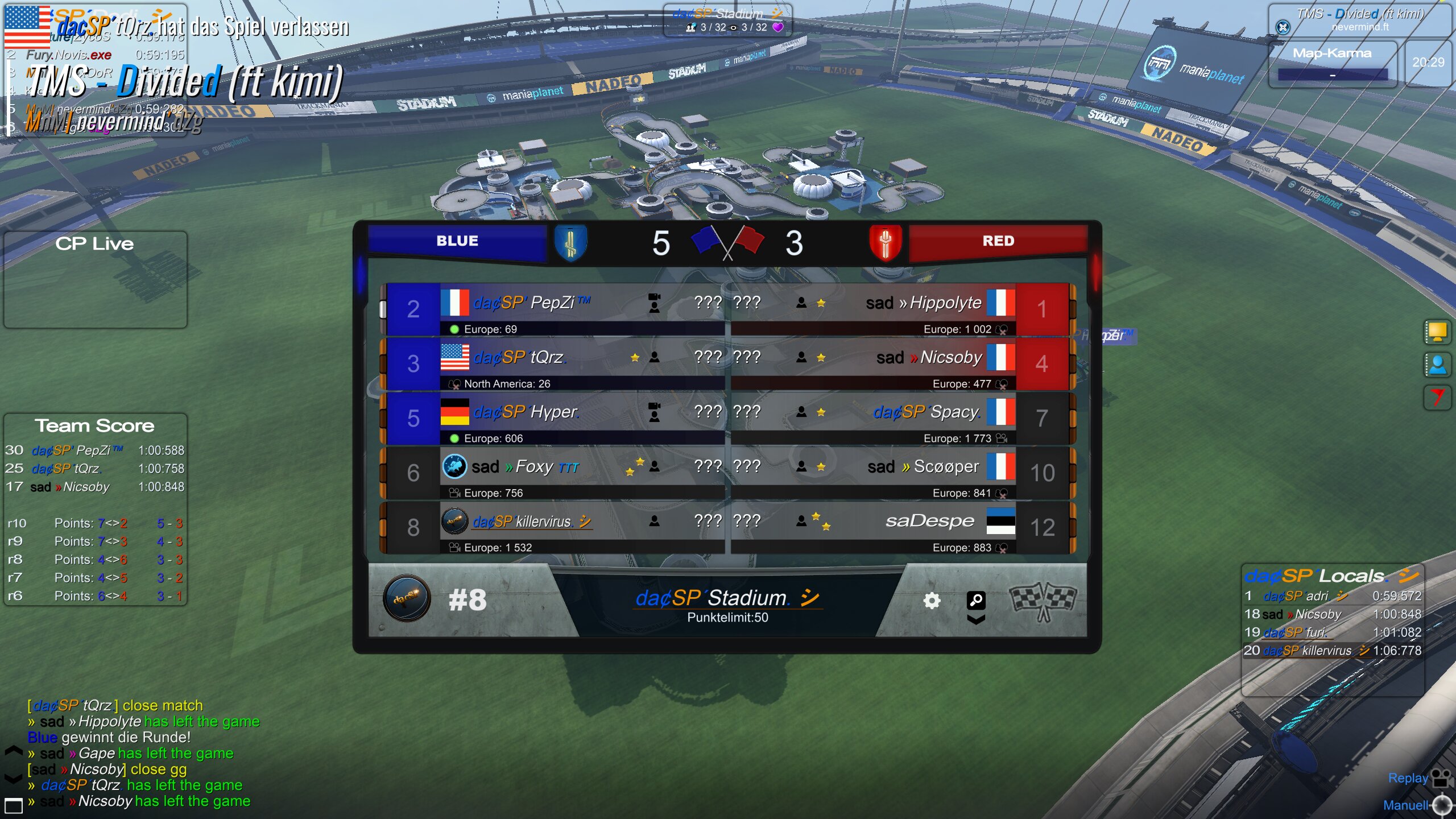Expand the black chevron arrow below the magnifier
The height and width of the screenshot is (819, 1456).
976,619
